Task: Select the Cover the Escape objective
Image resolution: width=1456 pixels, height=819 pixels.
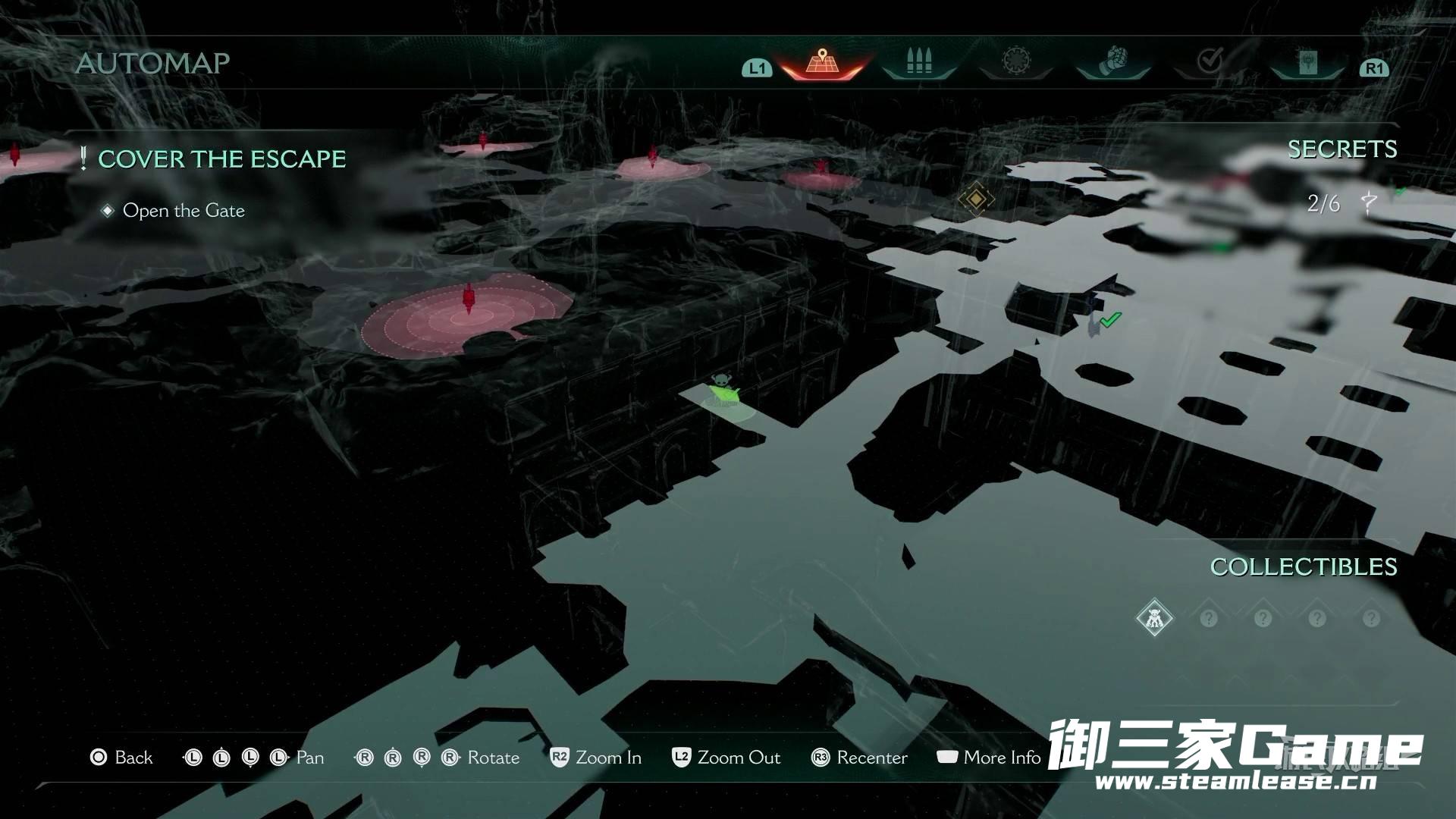Action: (221, 159)
